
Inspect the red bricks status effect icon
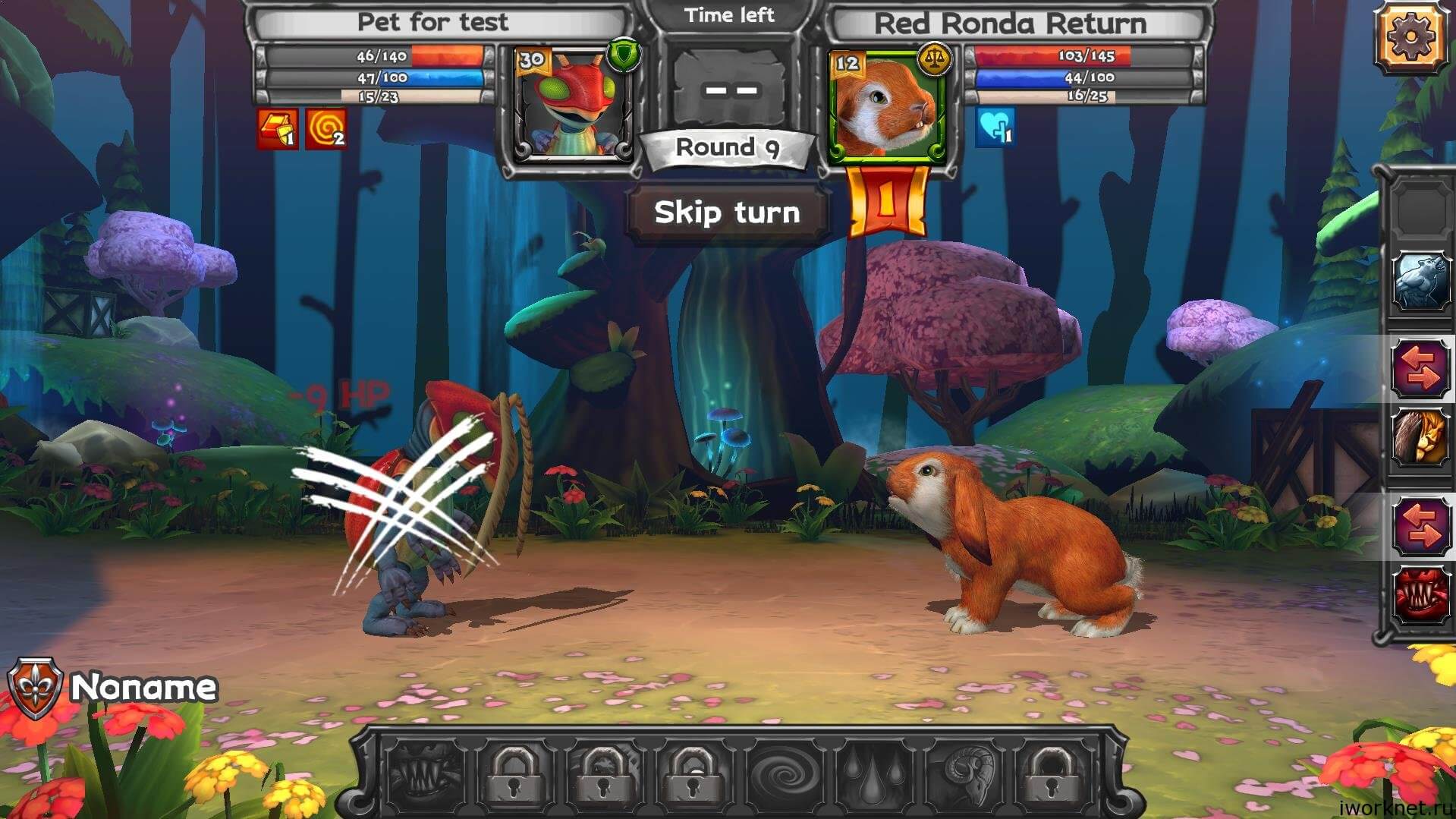click(277, 128)
